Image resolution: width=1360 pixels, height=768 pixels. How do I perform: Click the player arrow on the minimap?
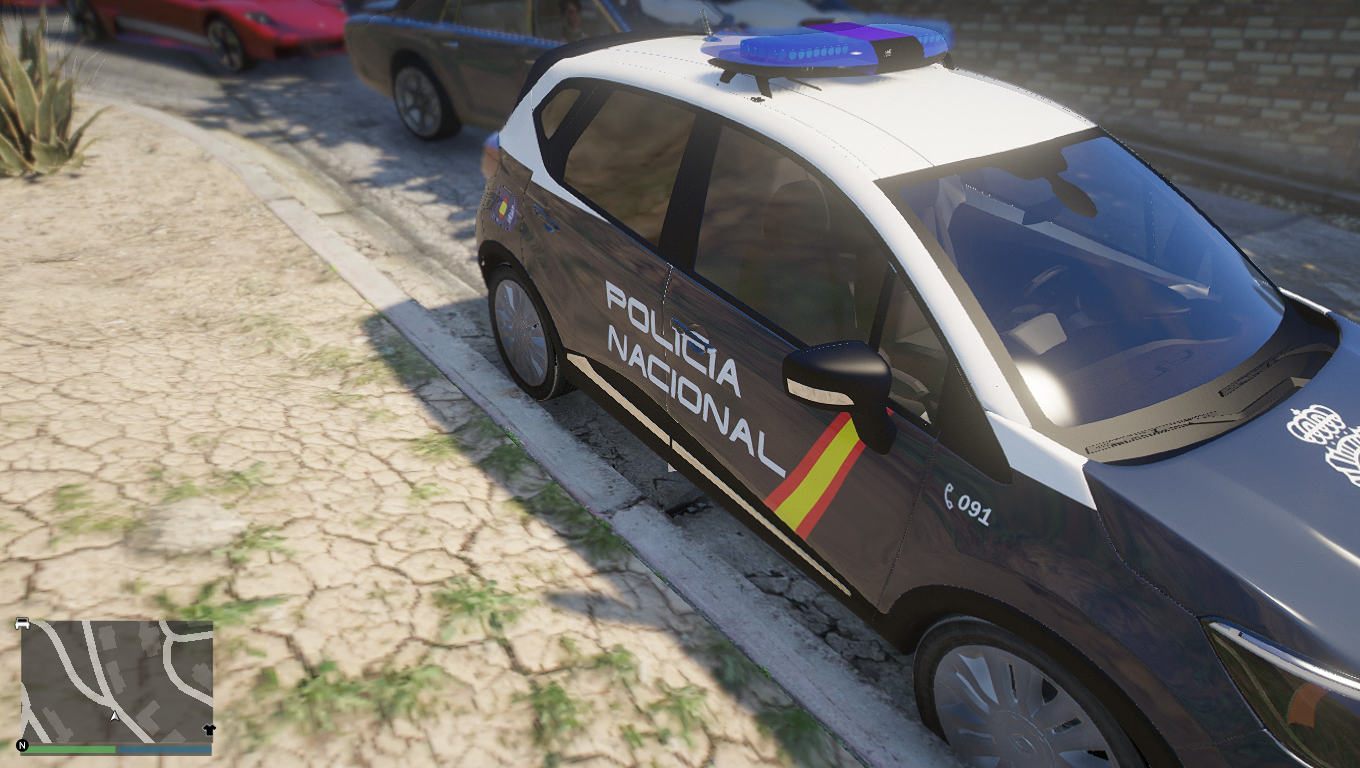coord(115,716)
